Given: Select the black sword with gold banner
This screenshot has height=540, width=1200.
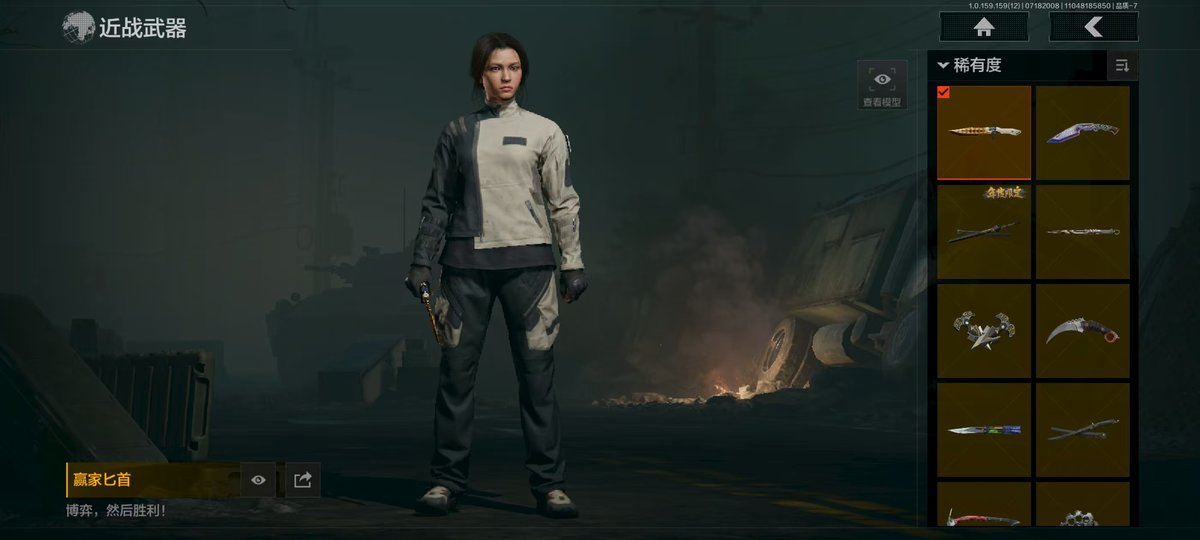Looking at the screenshot, I should [984, 231].
